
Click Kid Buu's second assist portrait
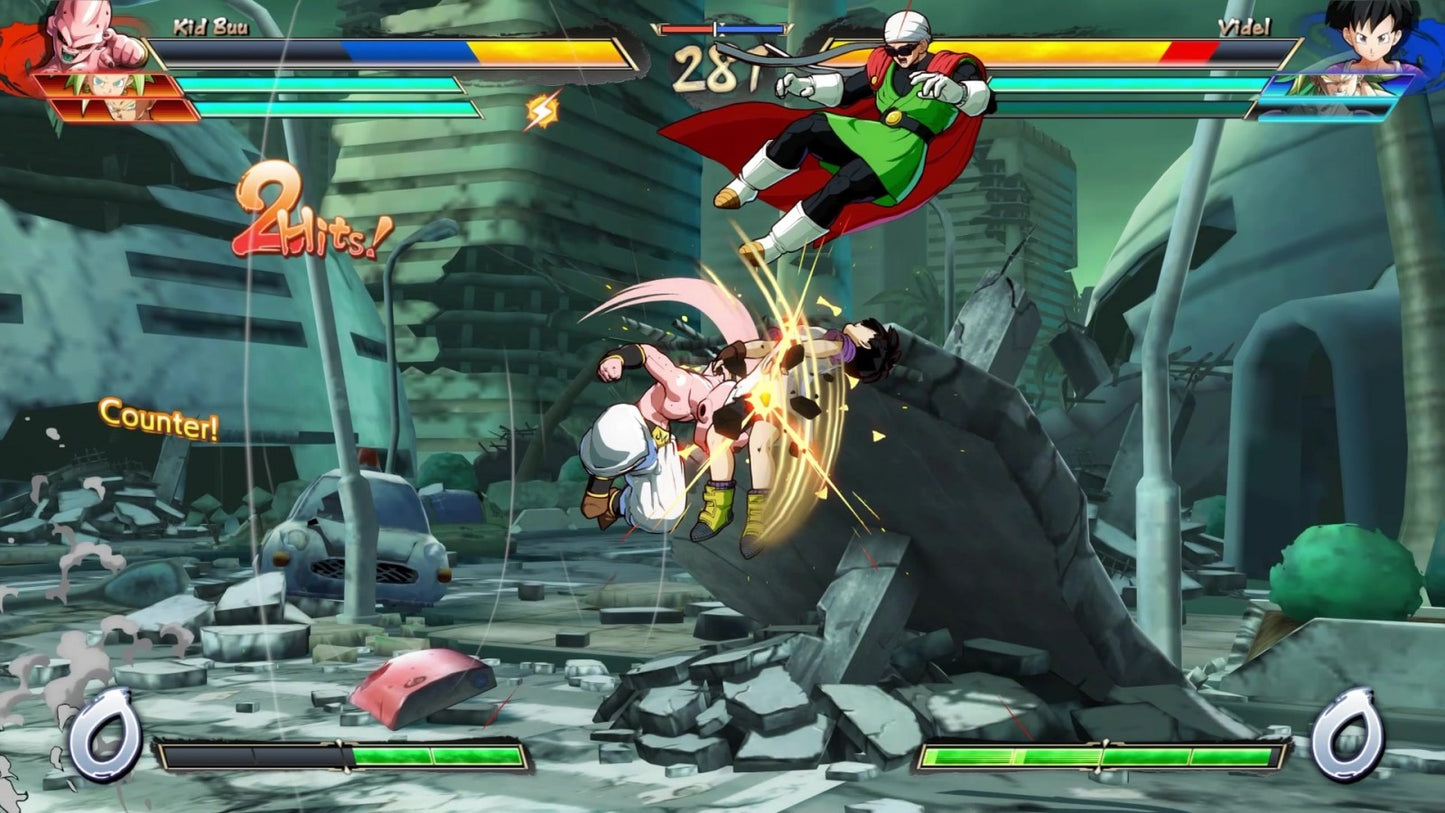point(125,109)
